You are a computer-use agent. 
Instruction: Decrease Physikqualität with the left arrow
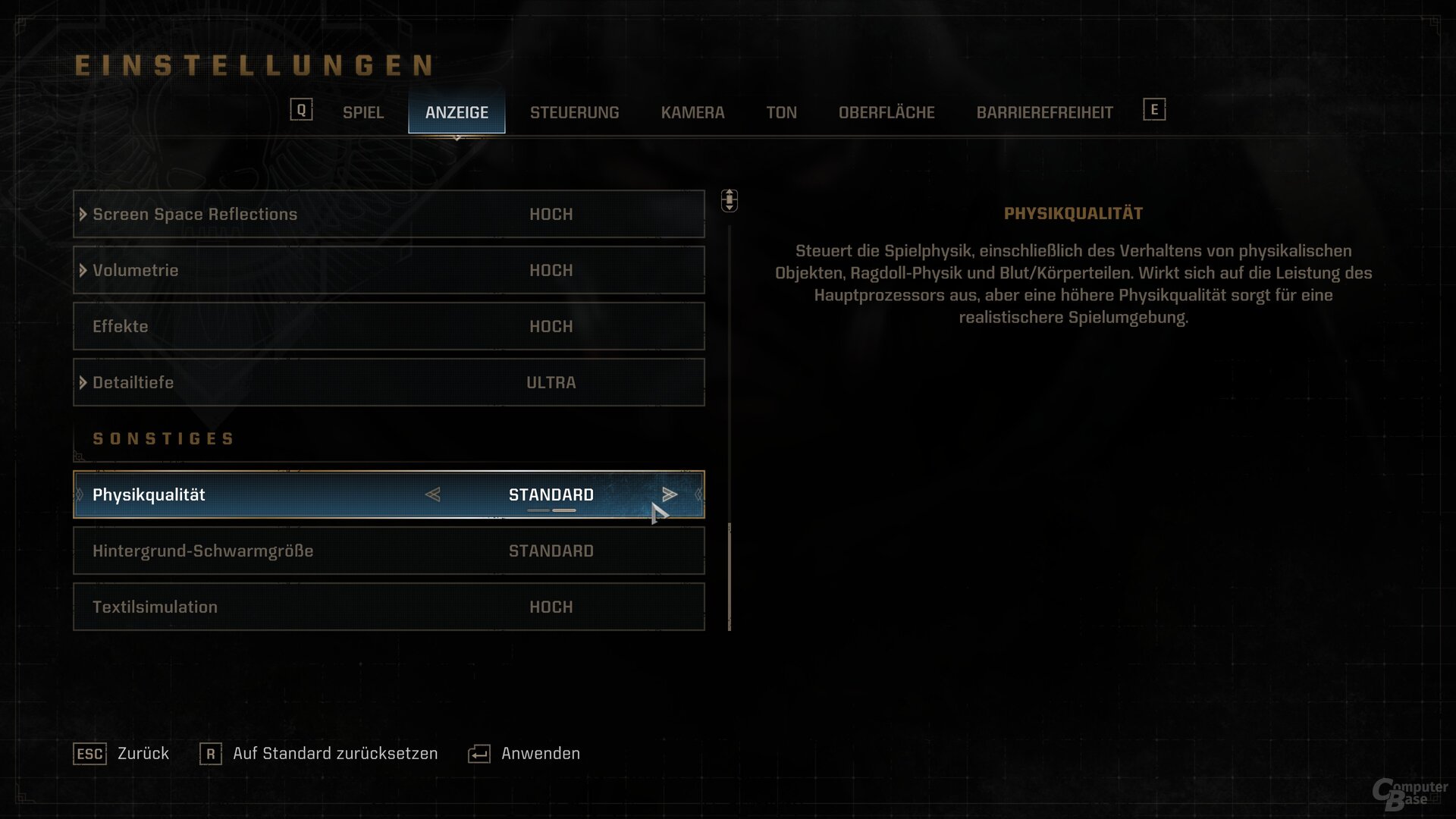433,494
